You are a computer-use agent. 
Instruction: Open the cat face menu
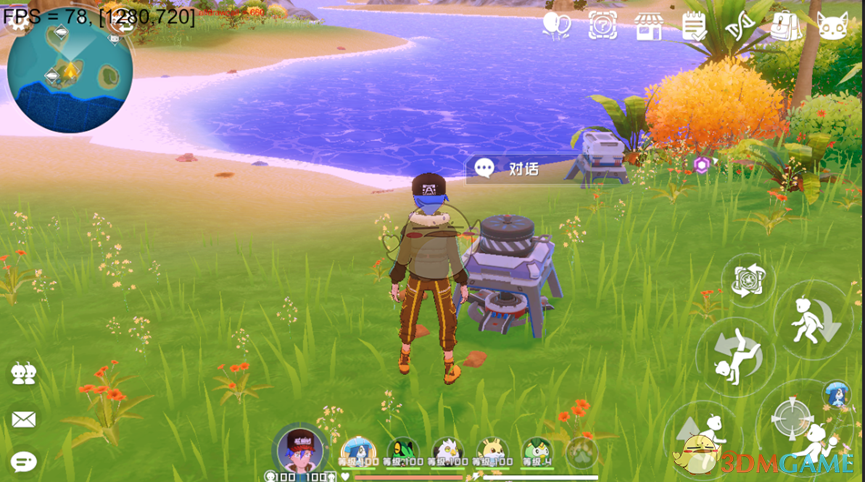pyautogui.click(x=832, y=26)
